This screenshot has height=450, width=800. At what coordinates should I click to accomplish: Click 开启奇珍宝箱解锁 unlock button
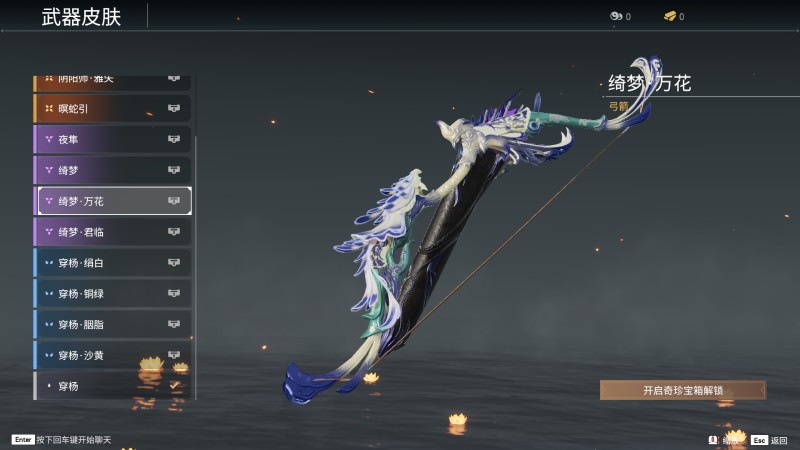(x=683, y=390)
